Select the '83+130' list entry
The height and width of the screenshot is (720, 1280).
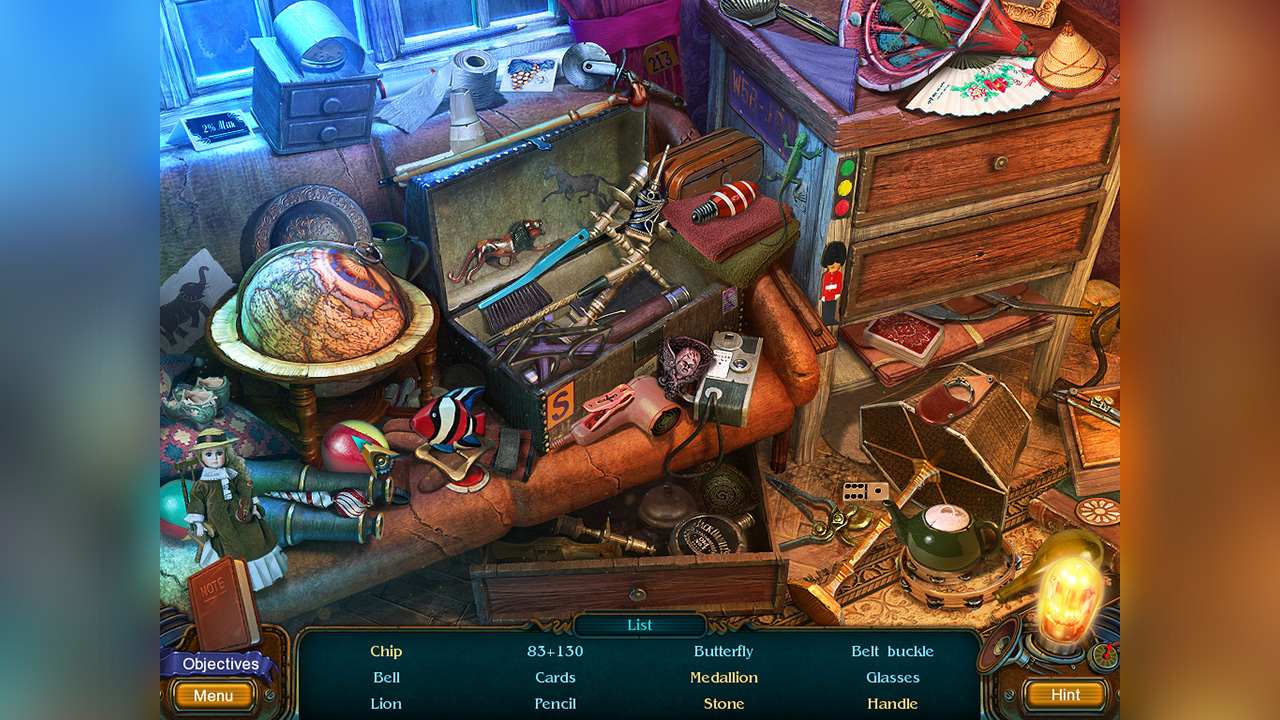click(x=555, y=651)
